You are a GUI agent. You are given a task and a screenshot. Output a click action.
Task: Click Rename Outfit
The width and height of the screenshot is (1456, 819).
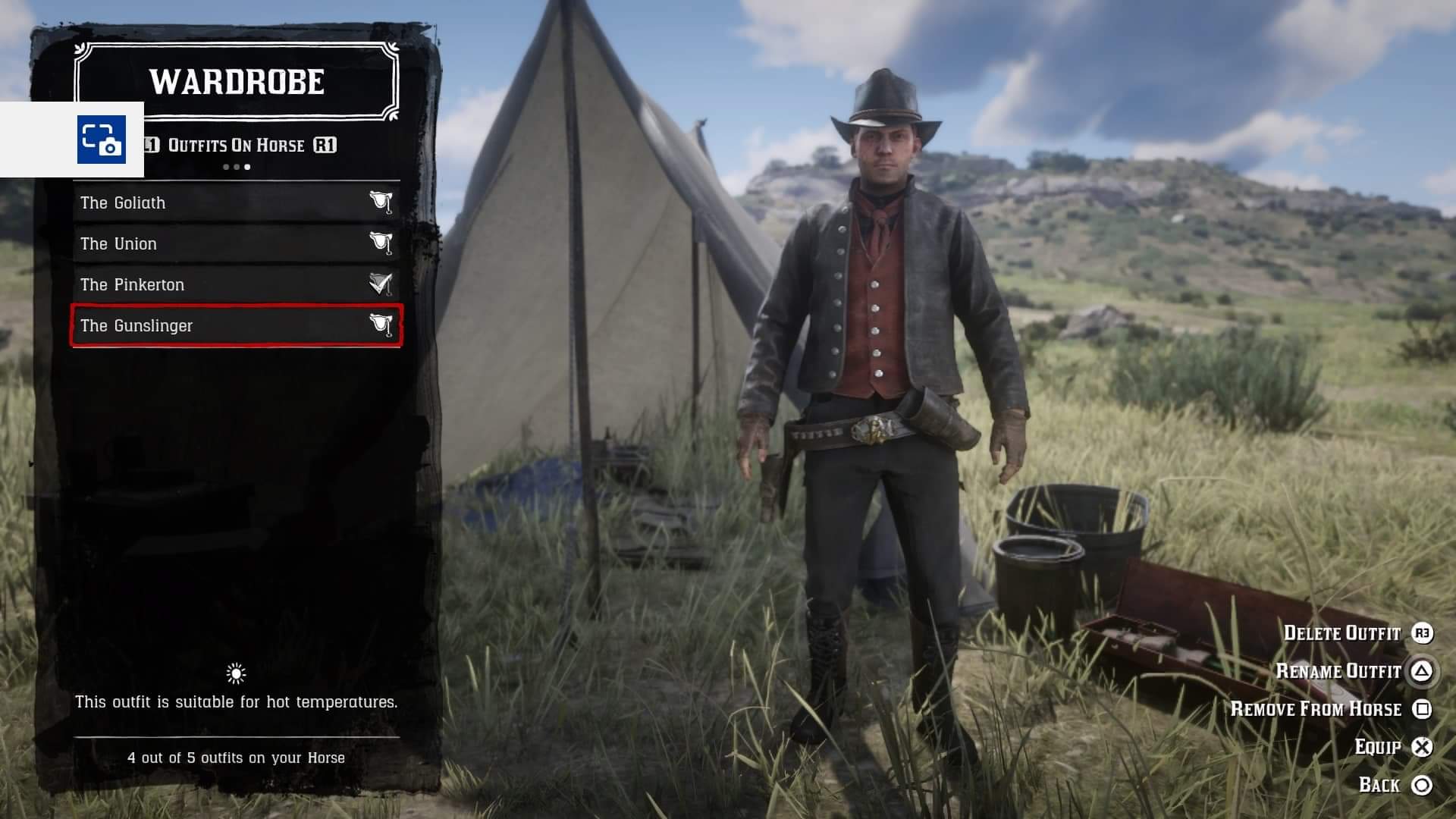tap(1338, 672)
